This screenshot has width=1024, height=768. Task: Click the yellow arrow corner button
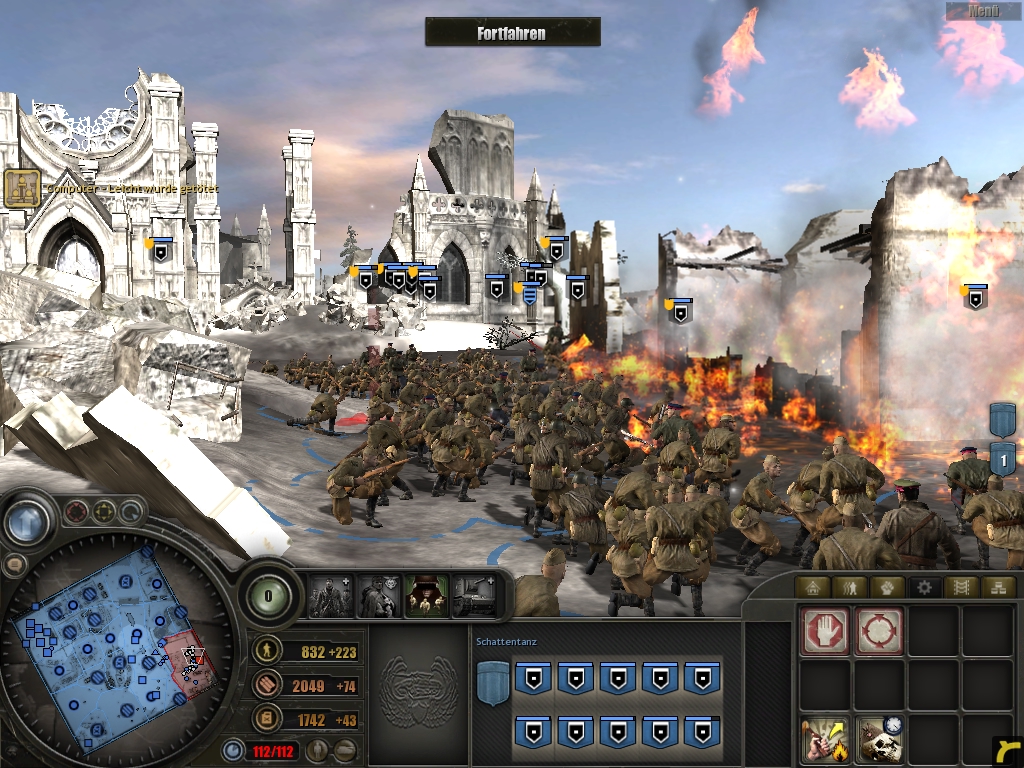[1008, 752]
